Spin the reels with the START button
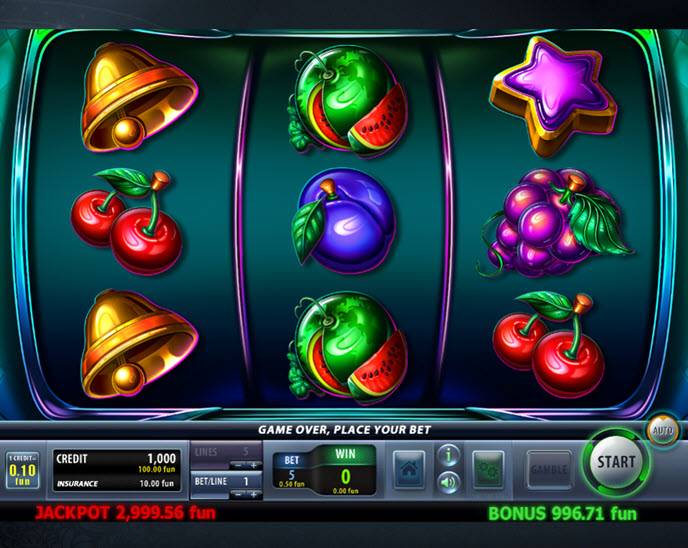Screen dimensions: 688x548 616,462
